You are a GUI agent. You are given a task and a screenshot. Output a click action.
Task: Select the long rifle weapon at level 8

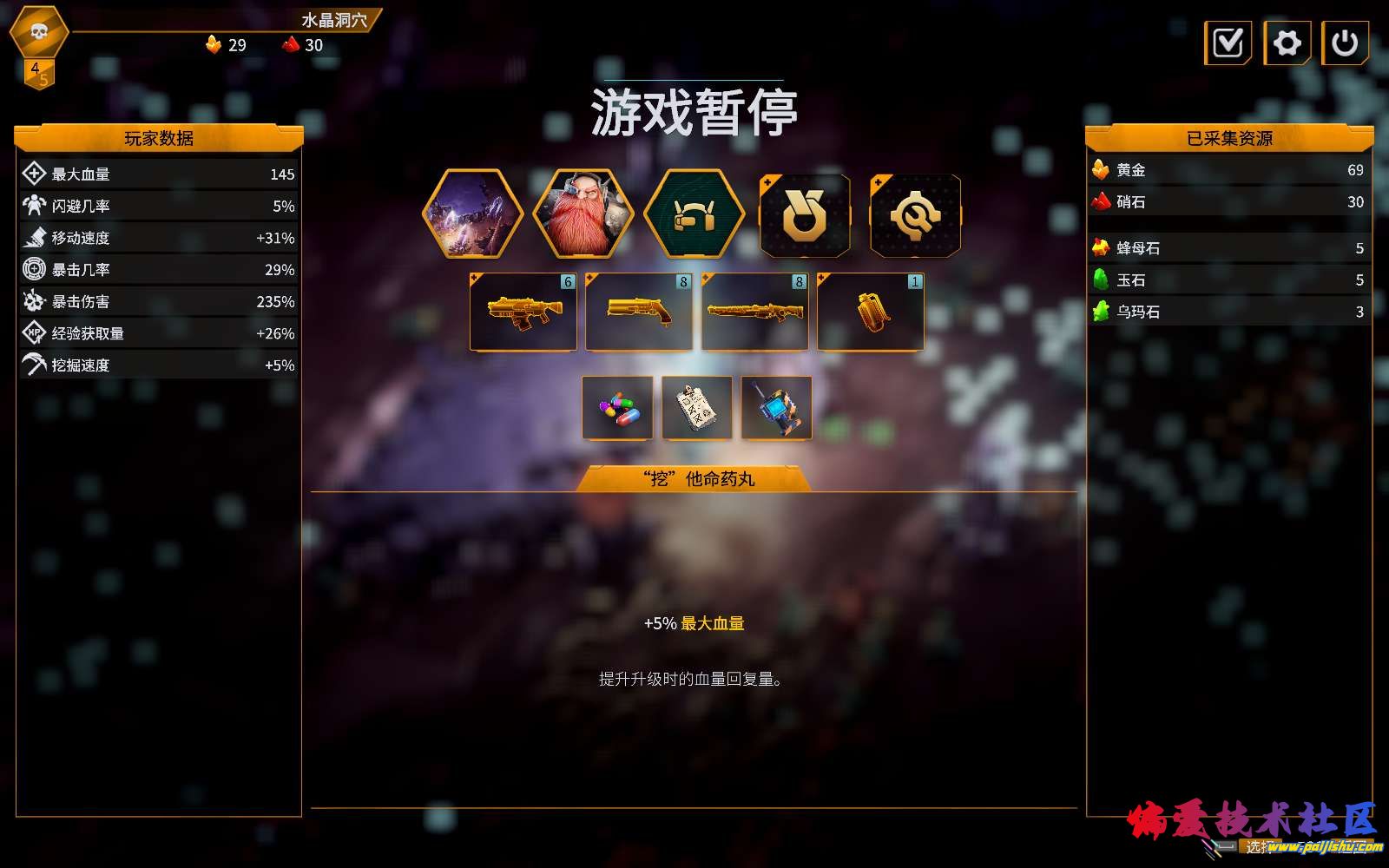pyautogui.click(x=754, y=312)
